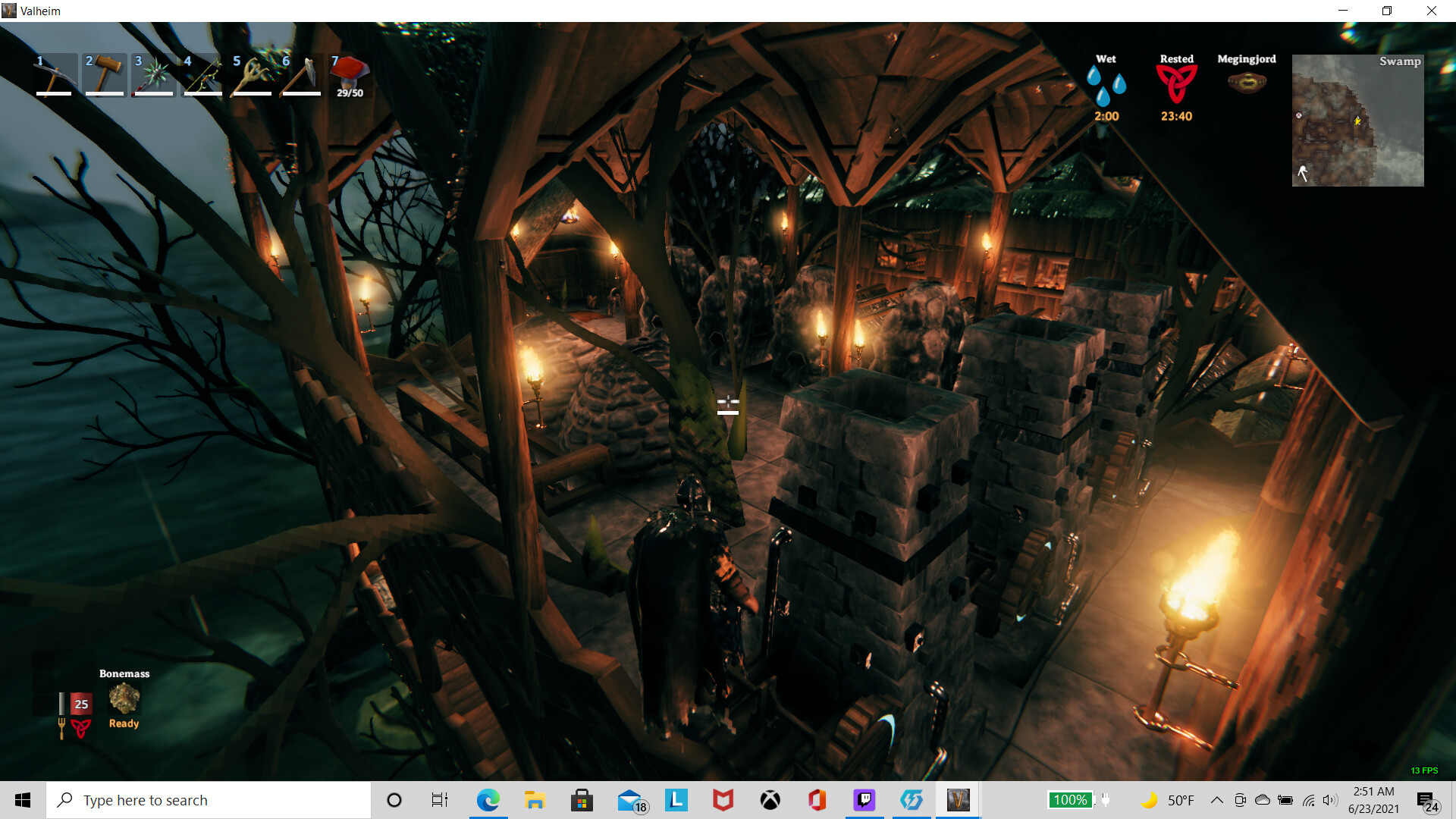Open the Windows Start menu
1456x819 pixels.
tap(22, 799)
